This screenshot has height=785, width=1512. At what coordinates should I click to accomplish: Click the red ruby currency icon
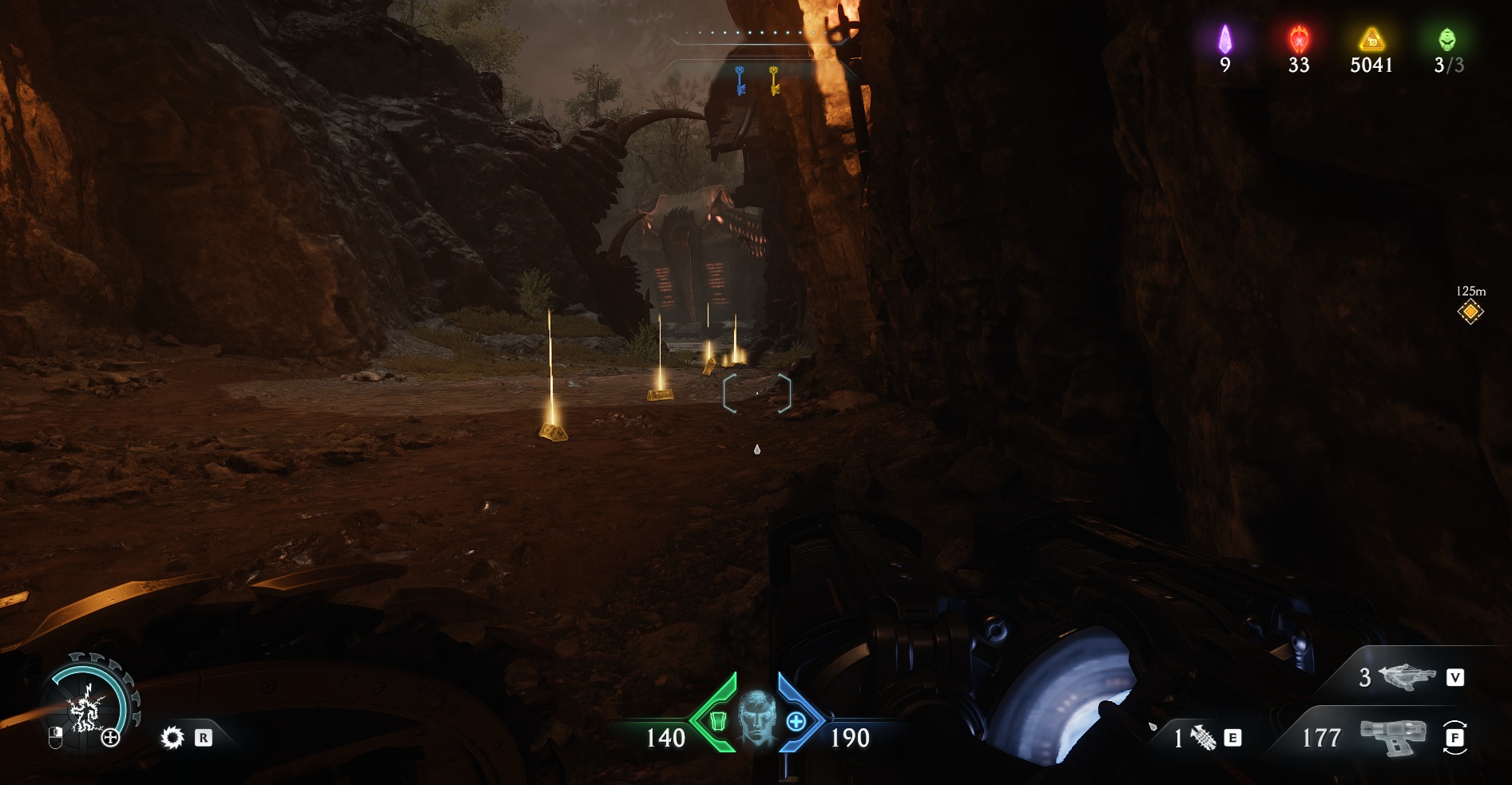point(1299,39)
